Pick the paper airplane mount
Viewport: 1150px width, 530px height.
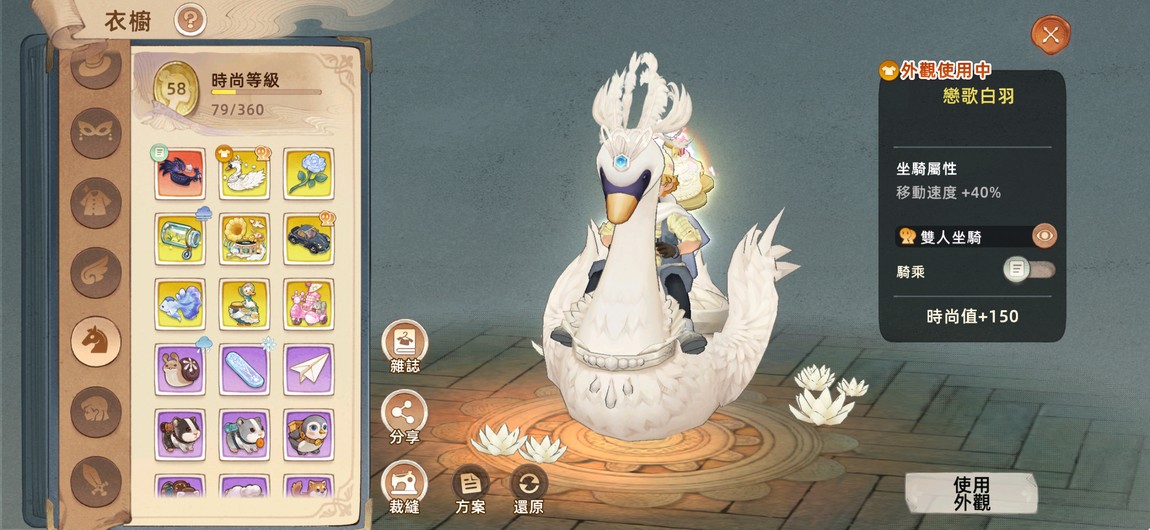308,369
